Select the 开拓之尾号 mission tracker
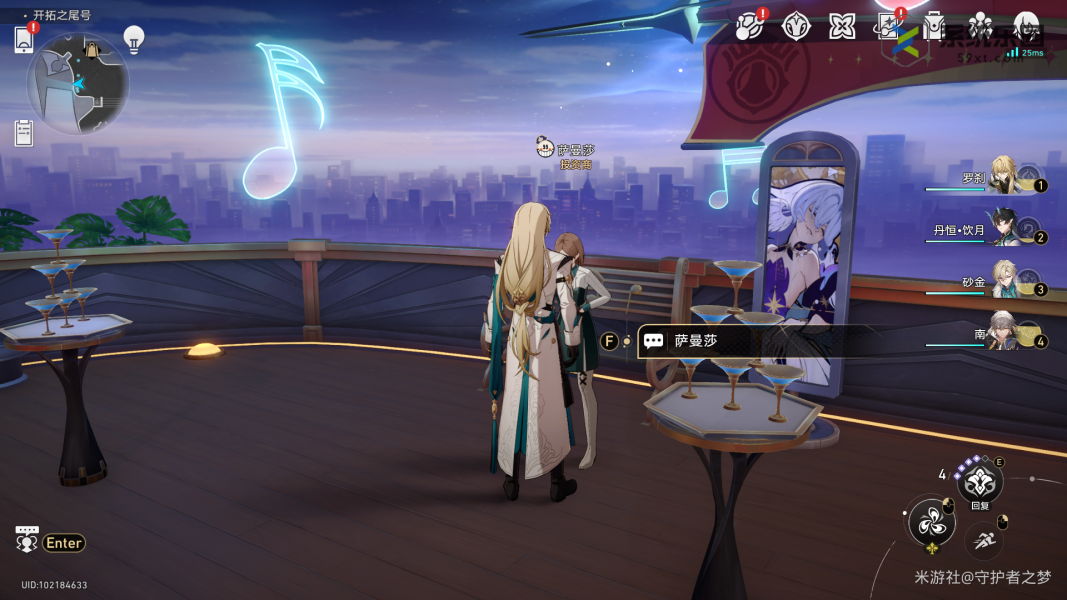The width and height of the screenshot is (1067, 600). tap(60, 15)
